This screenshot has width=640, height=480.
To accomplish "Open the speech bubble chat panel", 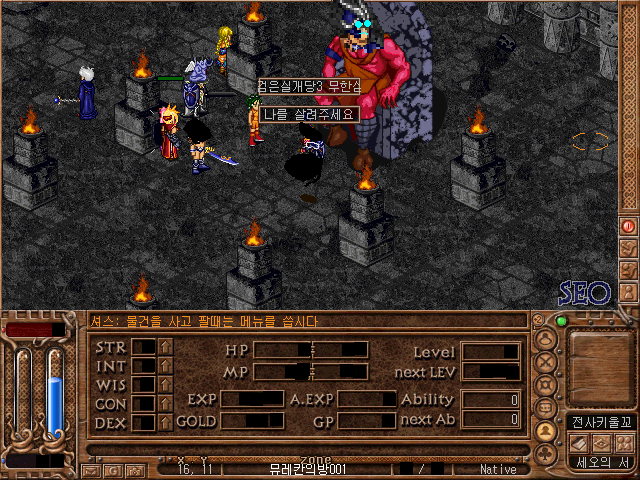I will pyautogui.click(x=546, y=408).
